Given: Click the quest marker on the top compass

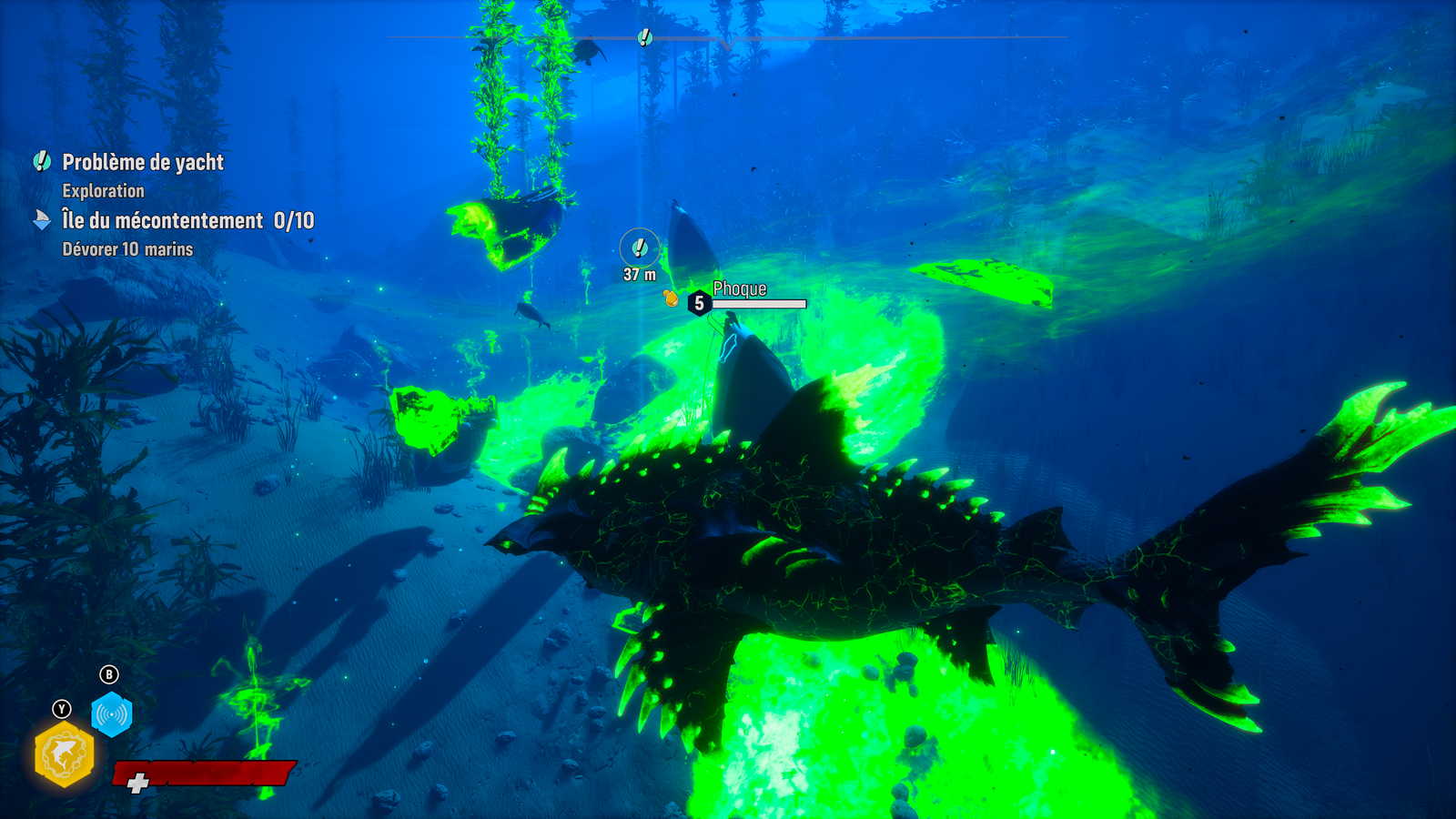Looking at the screenshot, I should click(645, 37).
